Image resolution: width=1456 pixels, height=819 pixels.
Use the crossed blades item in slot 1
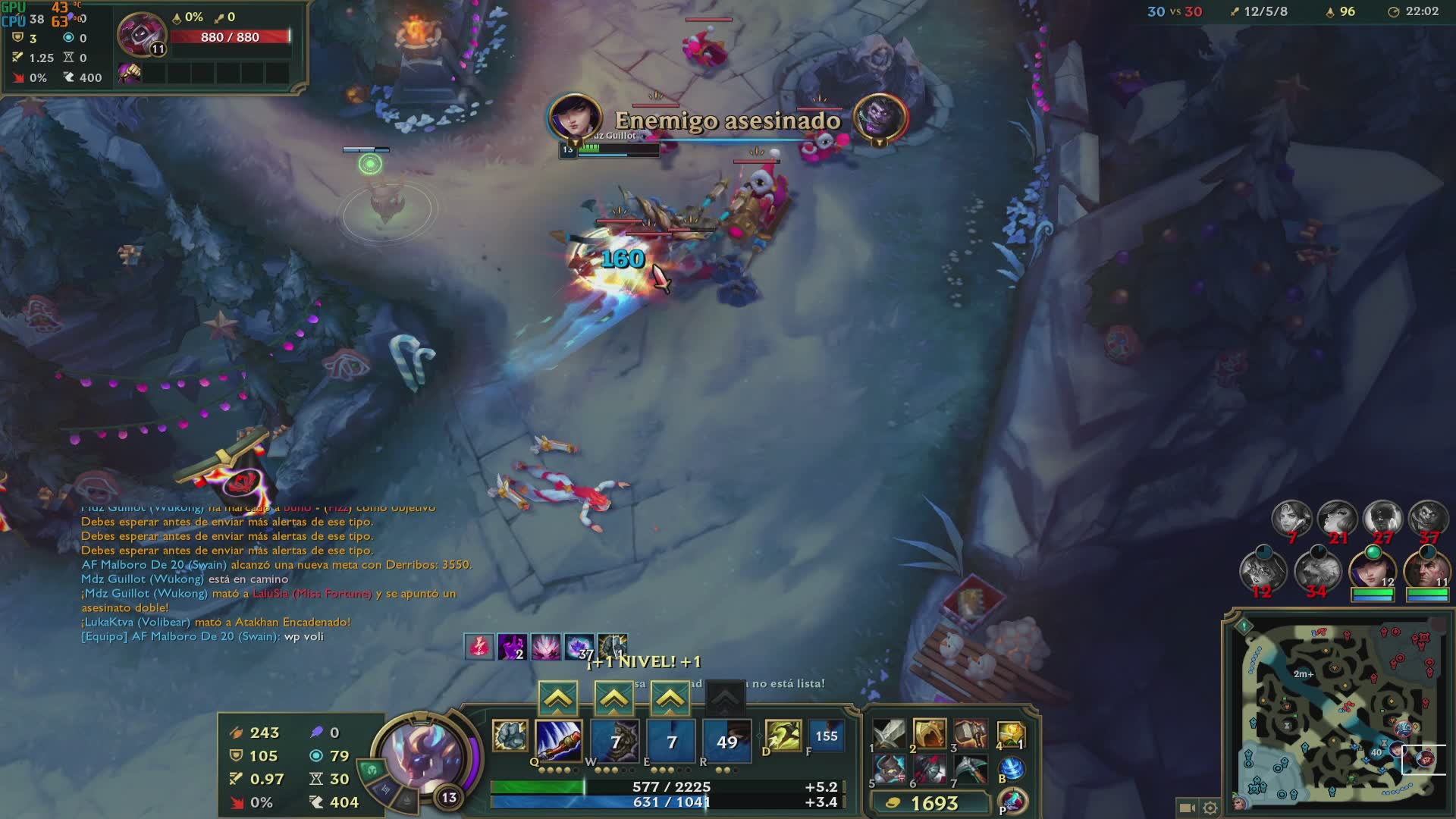point(889,734)
